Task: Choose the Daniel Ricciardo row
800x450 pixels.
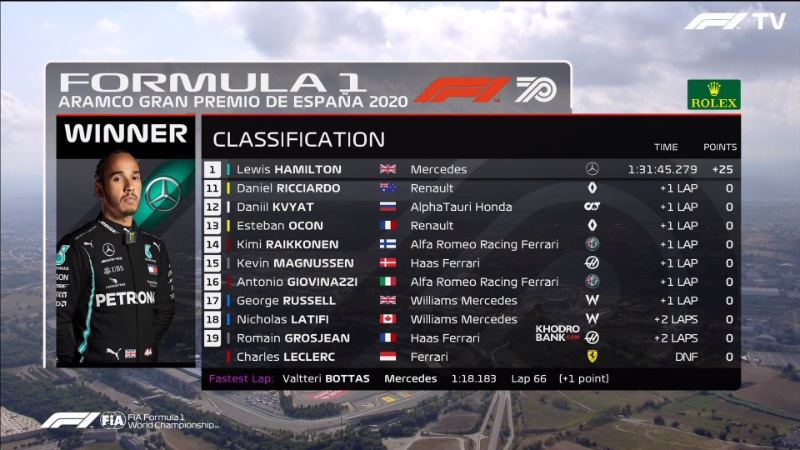Action: click(470, 188)
